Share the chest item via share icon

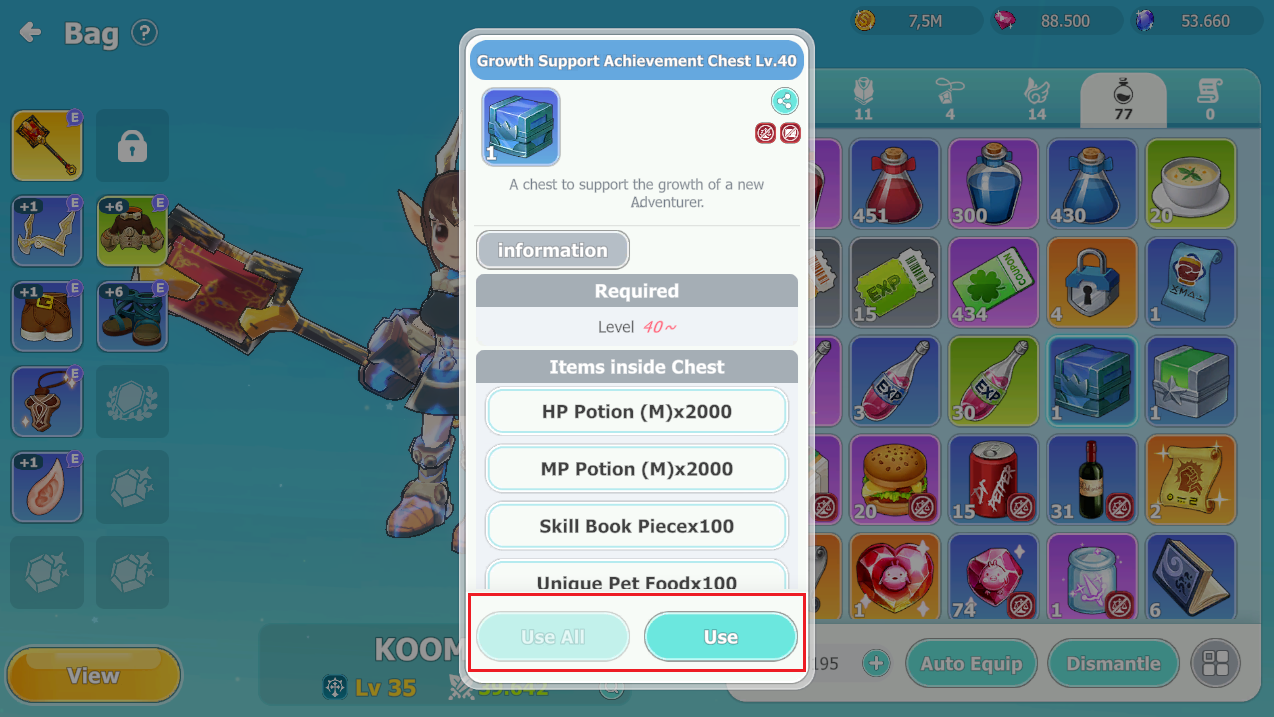[784, 101]
